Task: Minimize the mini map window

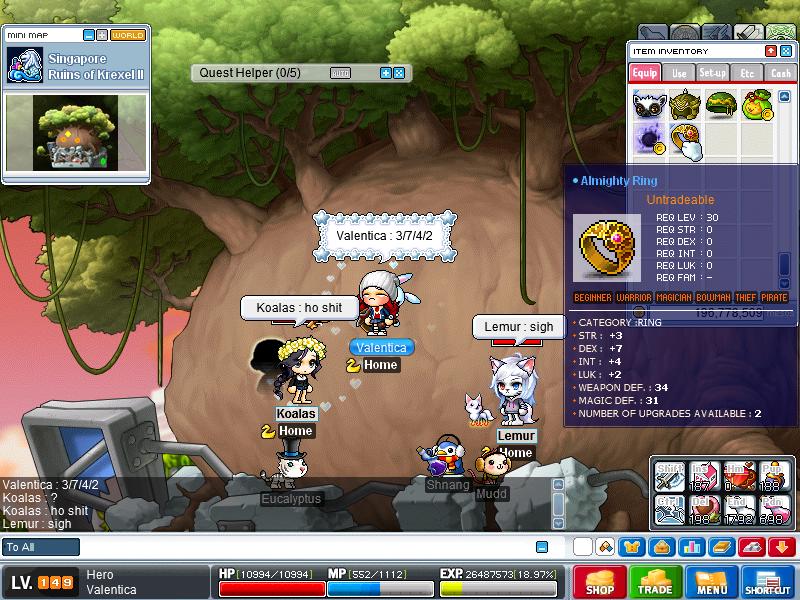Action: [x=89, y=35]
